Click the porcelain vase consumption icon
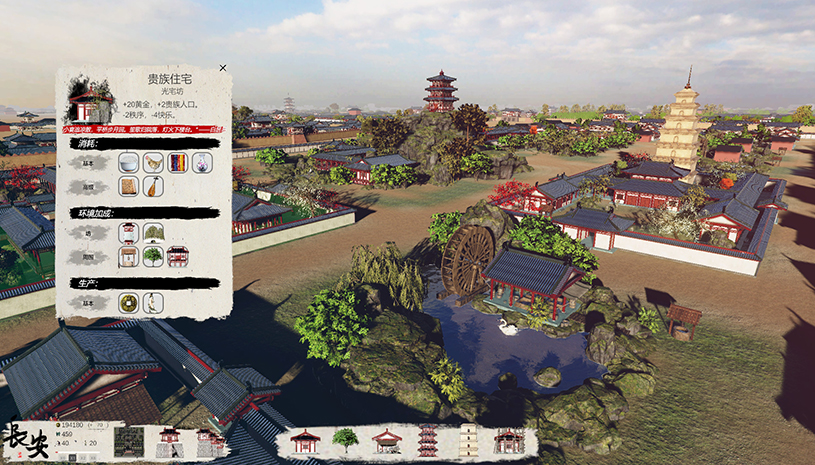 coord(203,162)
